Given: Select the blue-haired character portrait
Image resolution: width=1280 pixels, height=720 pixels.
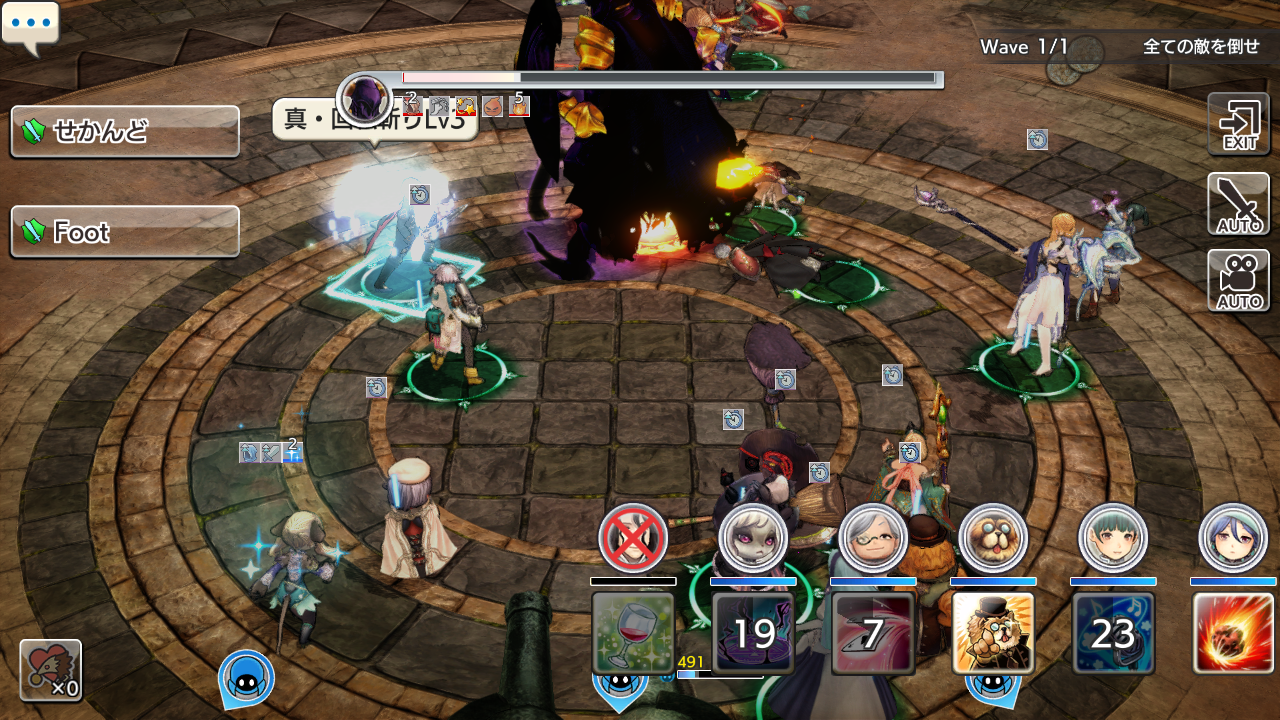Looking at the screenshot, I should point(1233,538).
